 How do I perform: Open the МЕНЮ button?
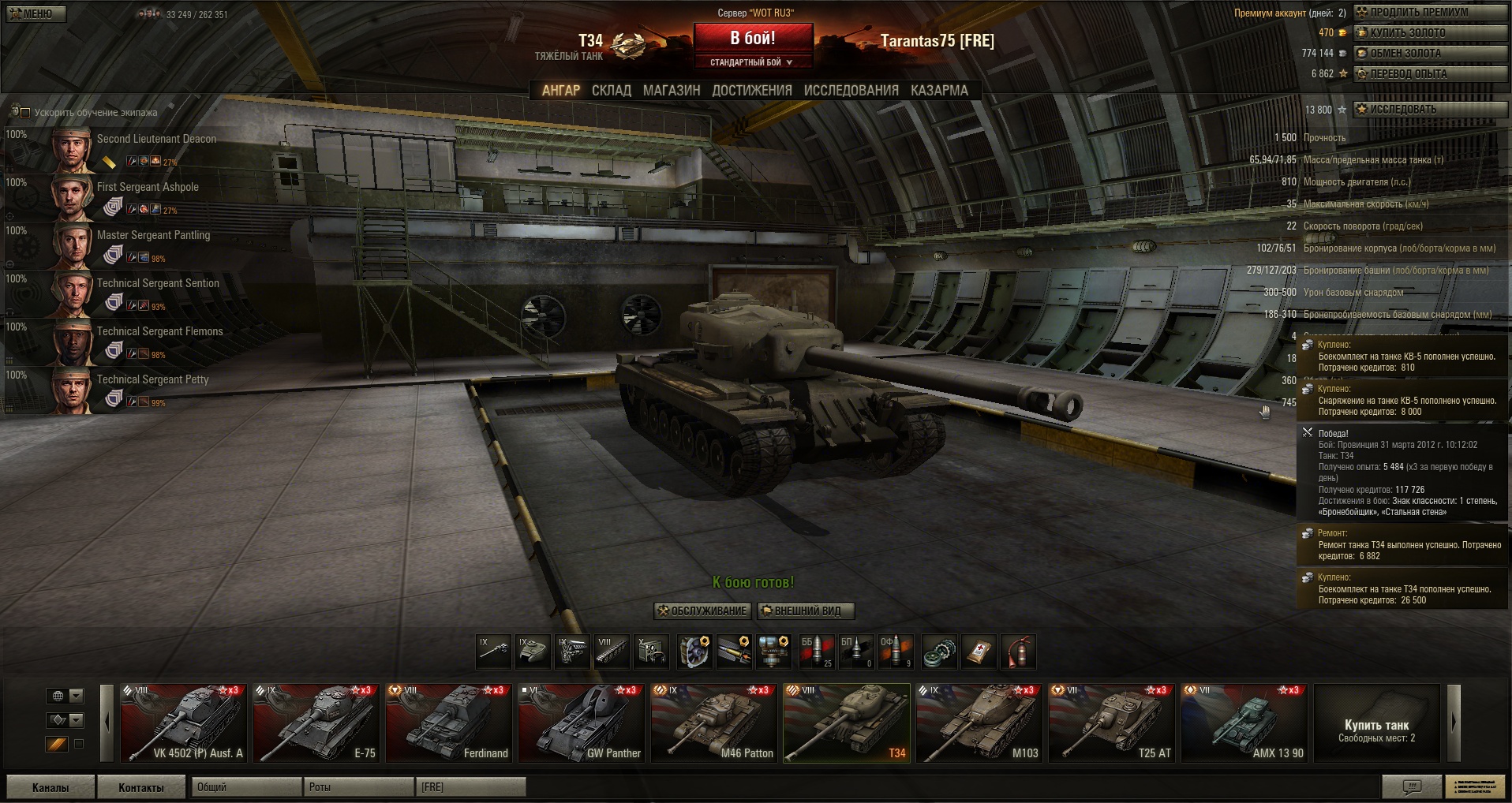tap(36, 13)
